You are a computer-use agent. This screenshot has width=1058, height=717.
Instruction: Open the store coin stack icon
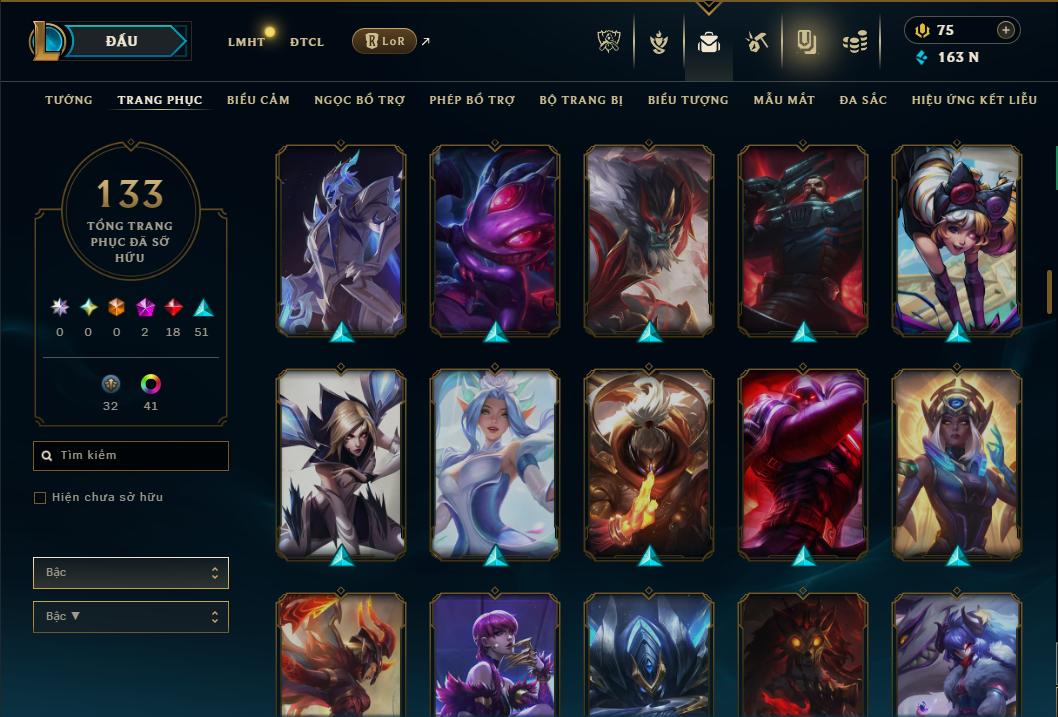click(854, 42)
